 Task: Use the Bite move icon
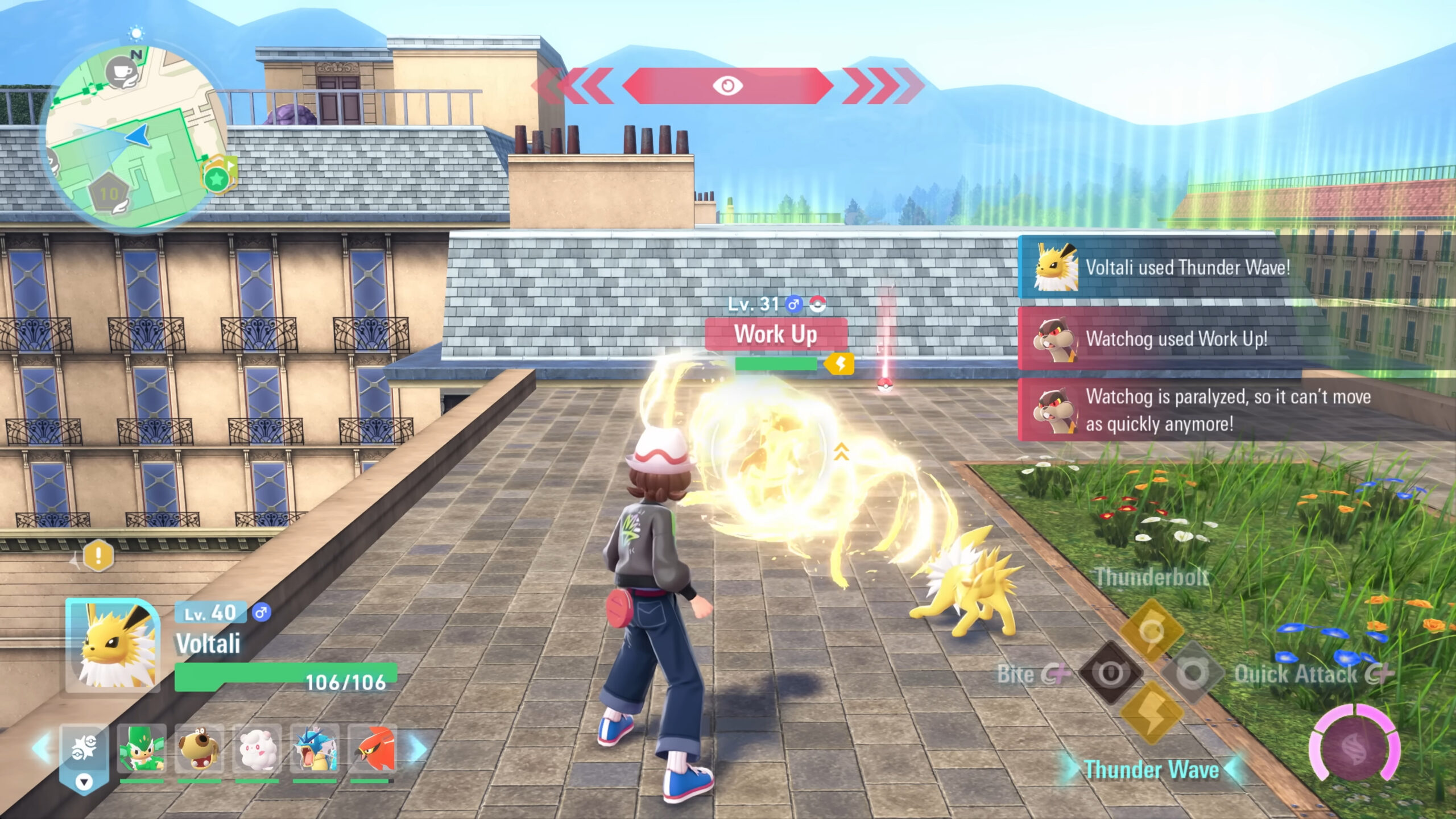pyautogui.click(x=1110, y=672)
